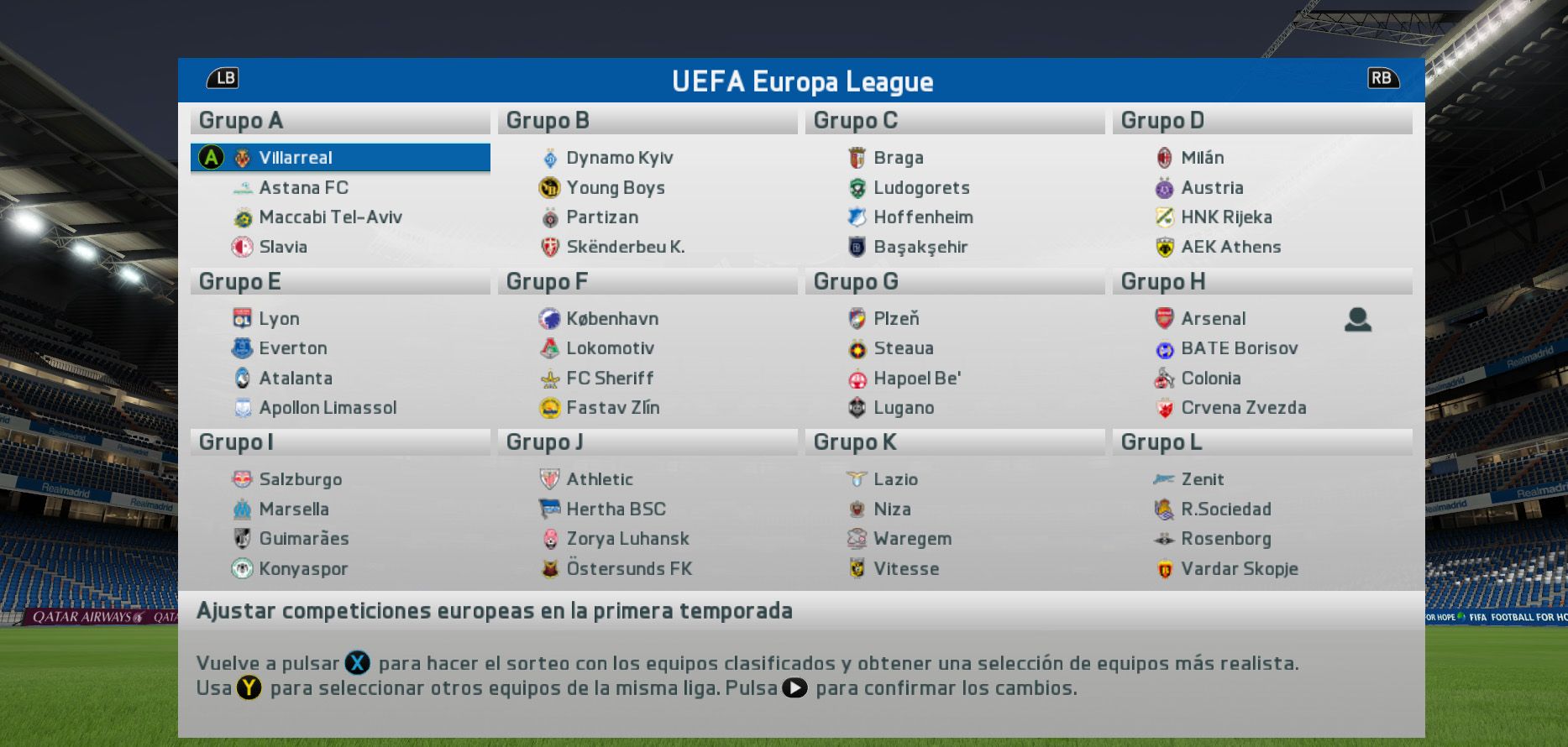This screenshot has height=747, width=1568.
Task: Pick Athletic in Grupo J
Action: pyautogui.click(x=599, y=479)
